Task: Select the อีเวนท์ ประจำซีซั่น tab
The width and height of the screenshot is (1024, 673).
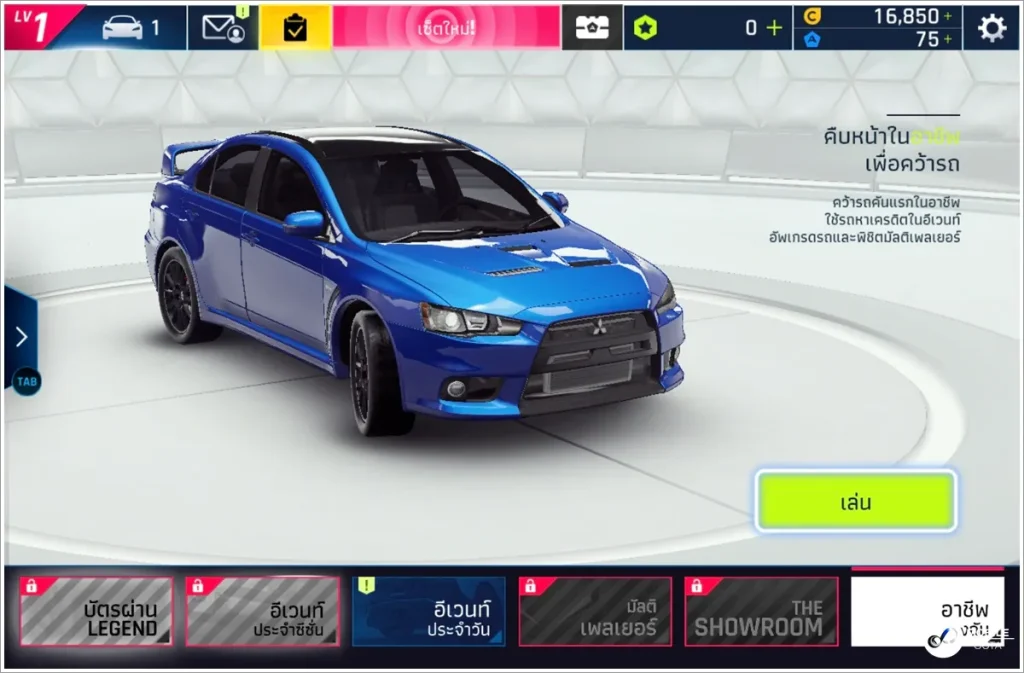Action: pyautogui.click(x=262, y=611)
